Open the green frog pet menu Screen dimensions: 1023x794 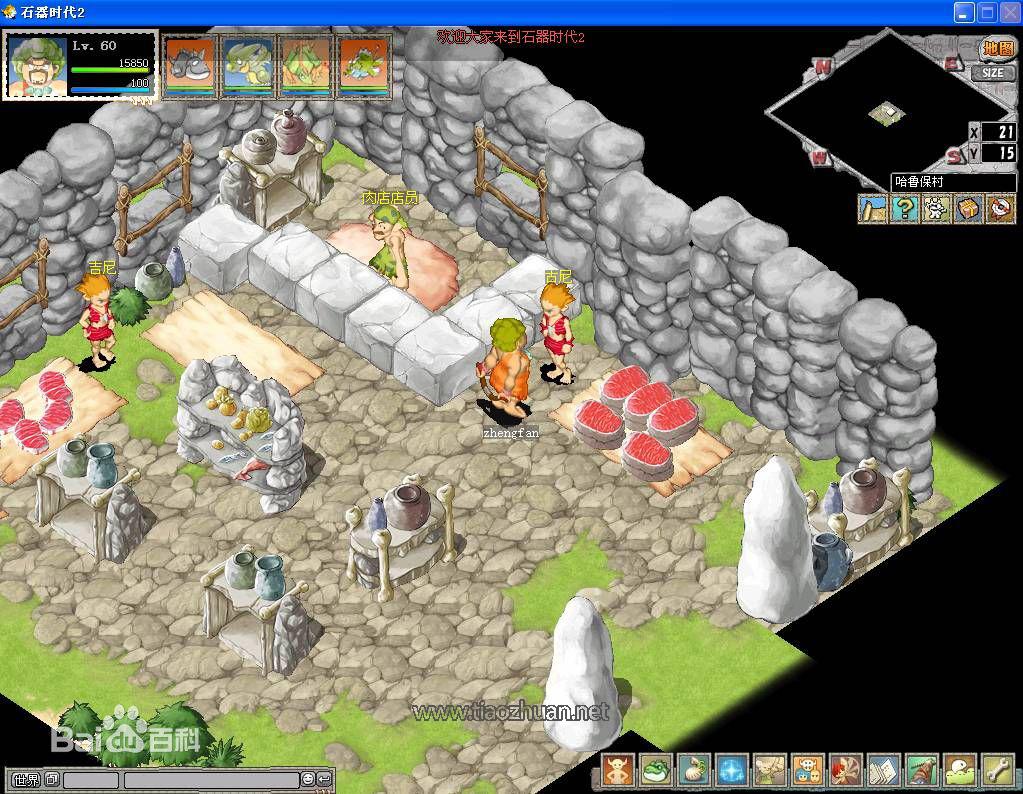coord(656,771)
